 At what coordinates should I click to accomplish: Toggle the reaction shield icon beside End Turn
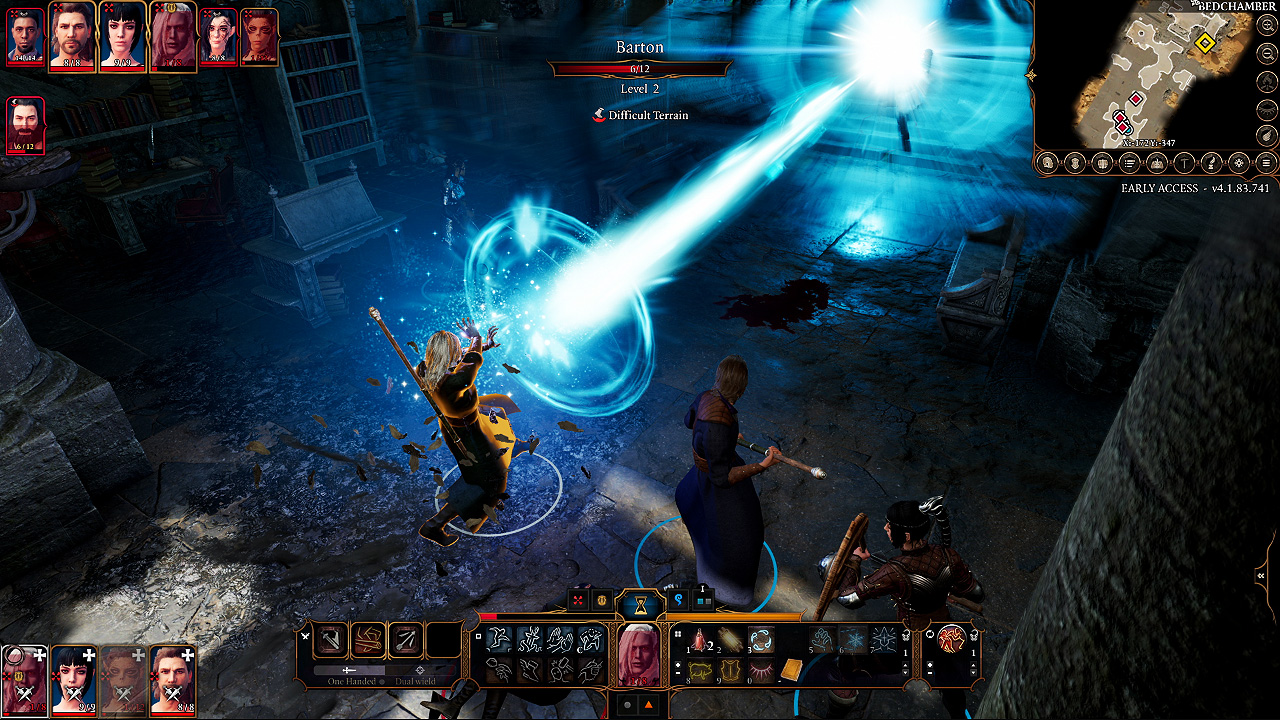(x=603, y=601)
